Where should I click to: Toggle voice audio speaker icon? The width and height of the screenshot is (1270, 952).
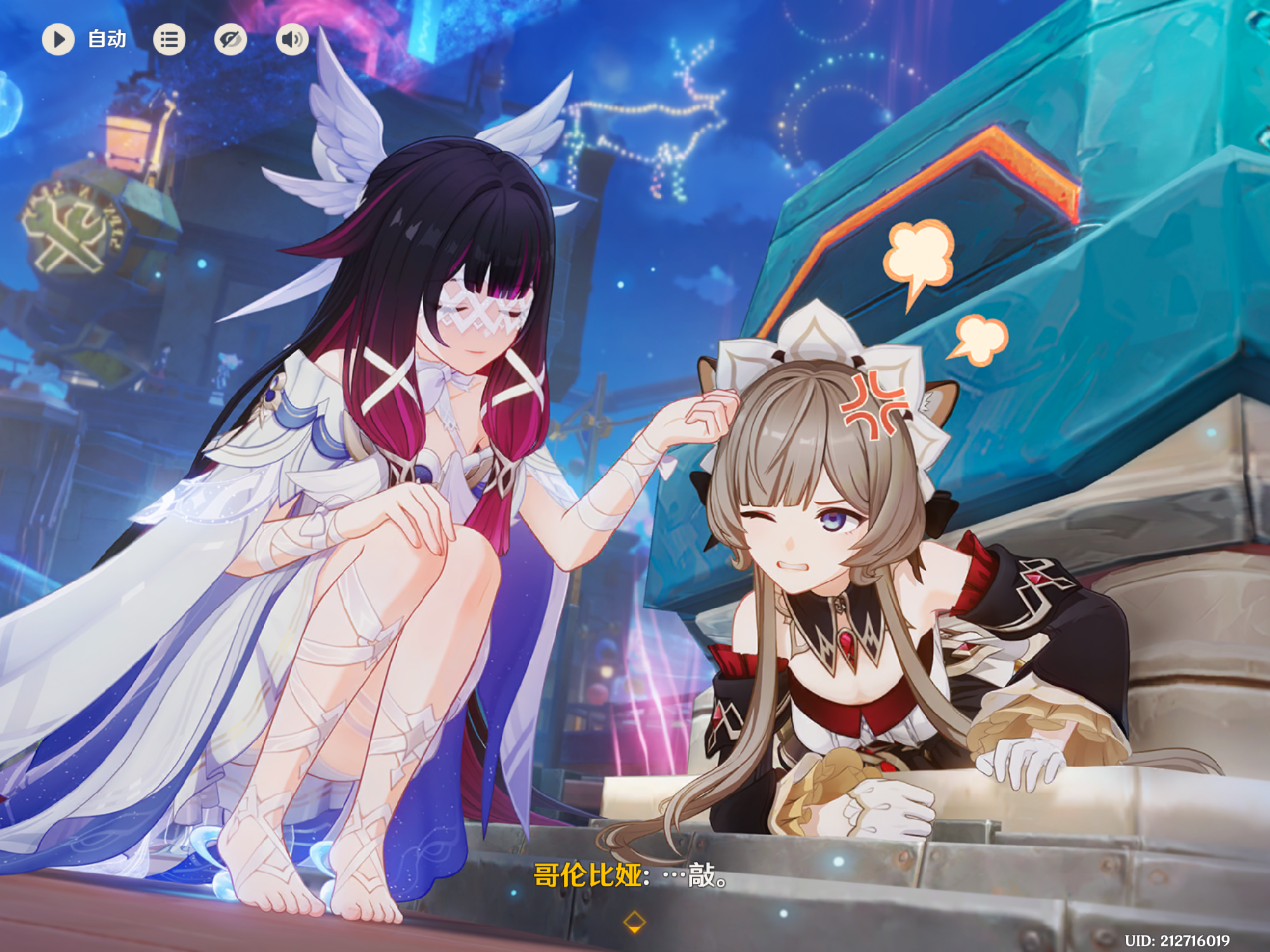pyautogui.click(x=292, y=39)
